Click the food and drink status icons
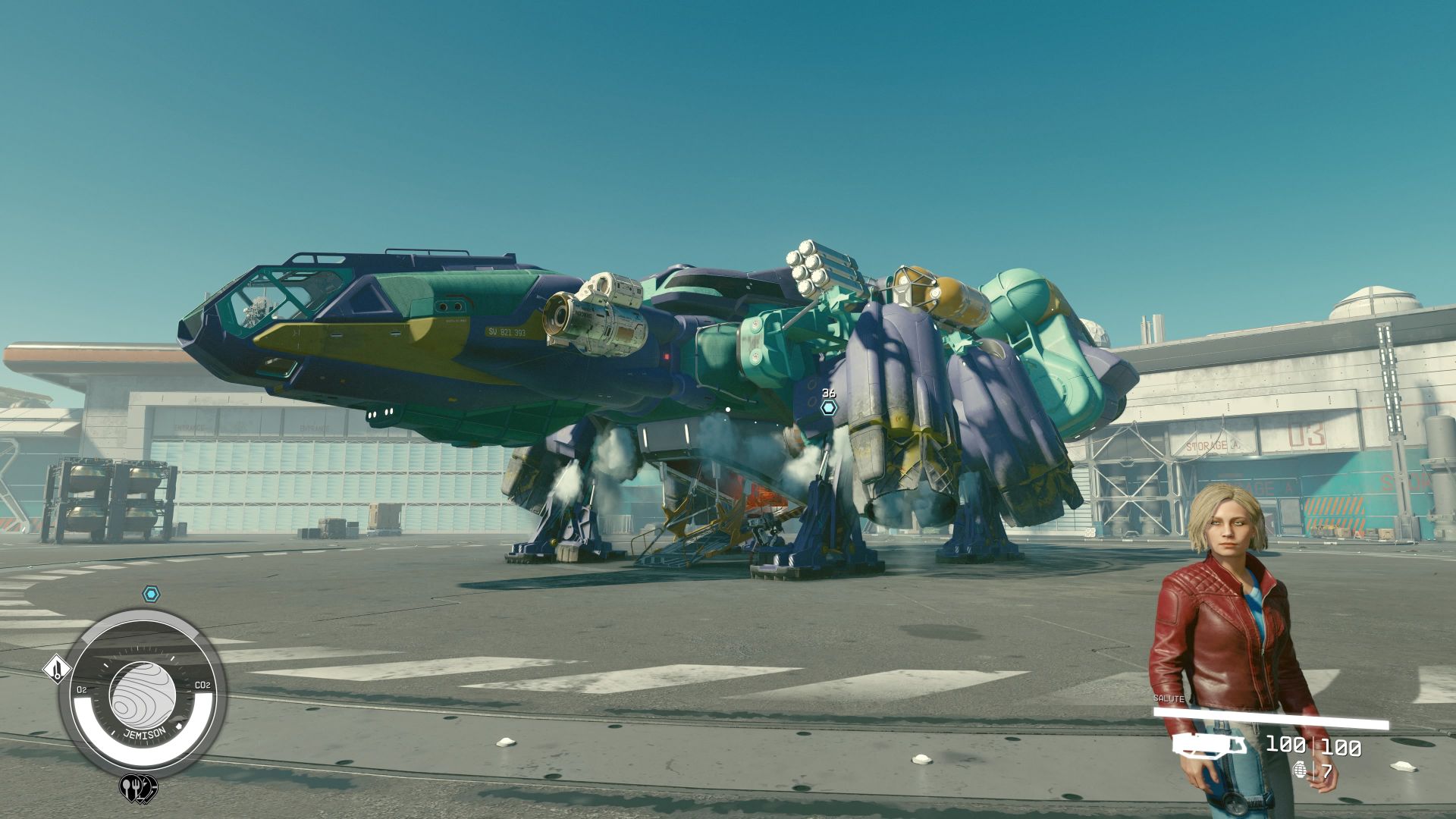 (138, 788)
